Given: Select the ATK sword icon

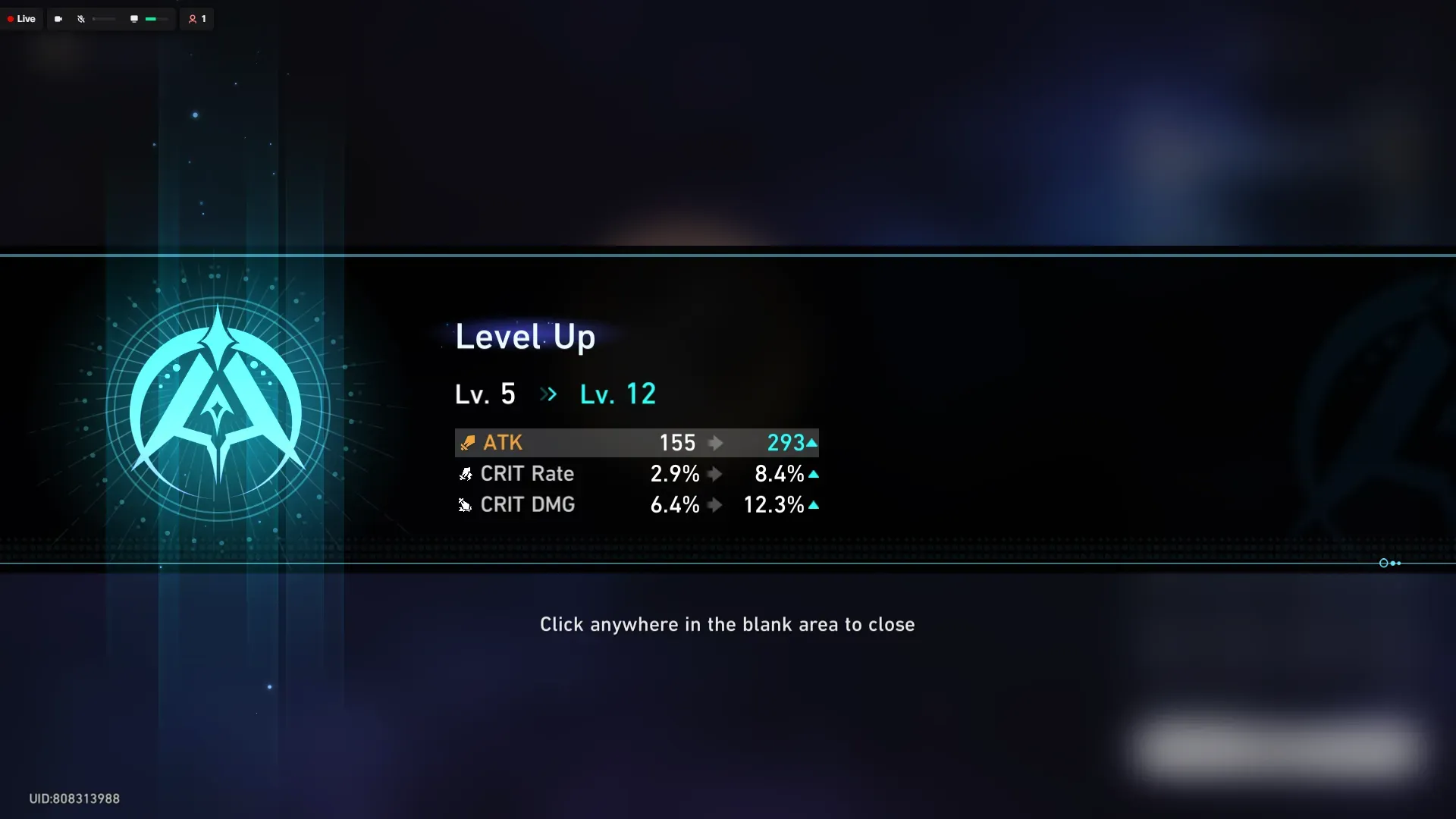Looking at the screenshot, I should [466, 443].
